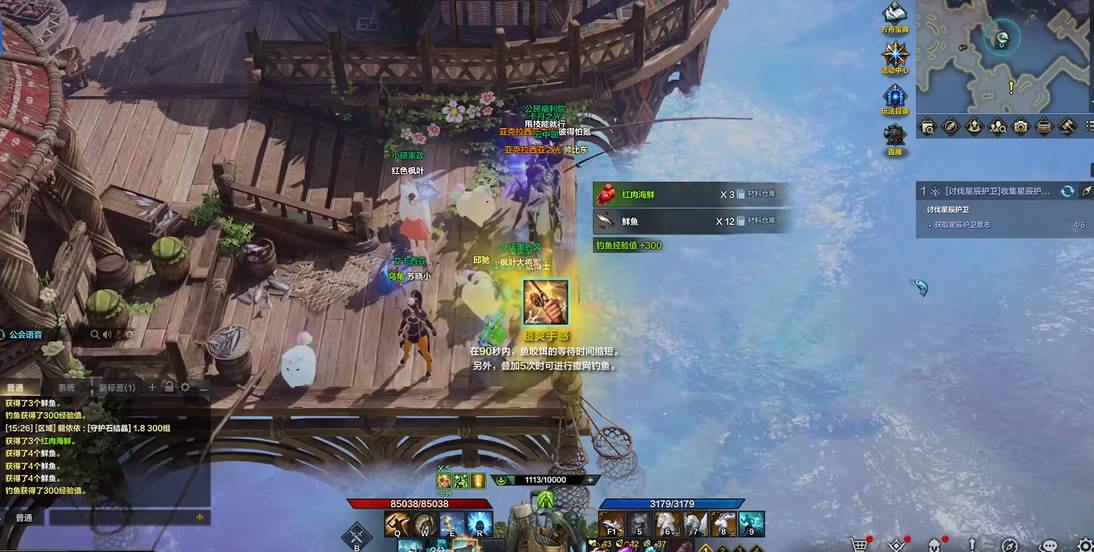Open the 方舟宝典 codex icon
1094x552 pixels.
(x=894, y=14)
